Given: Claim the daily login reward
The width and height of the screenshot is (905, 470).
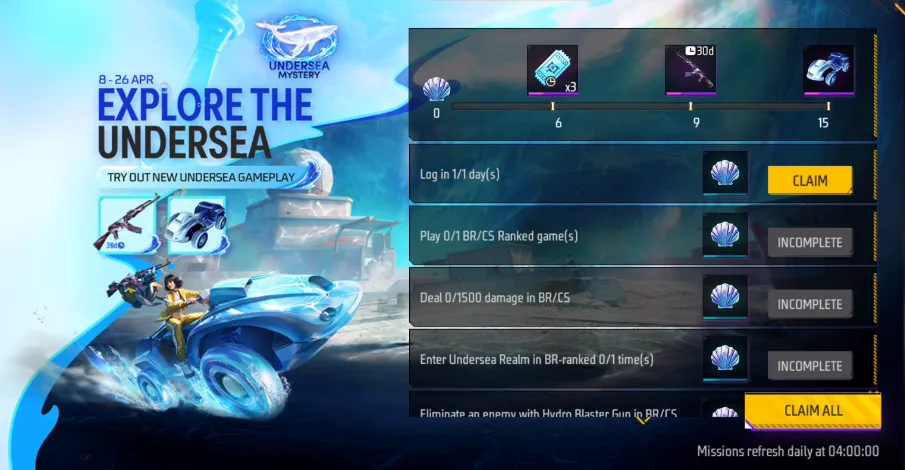Looking at the screenshot, I should (x=809, y=180).
